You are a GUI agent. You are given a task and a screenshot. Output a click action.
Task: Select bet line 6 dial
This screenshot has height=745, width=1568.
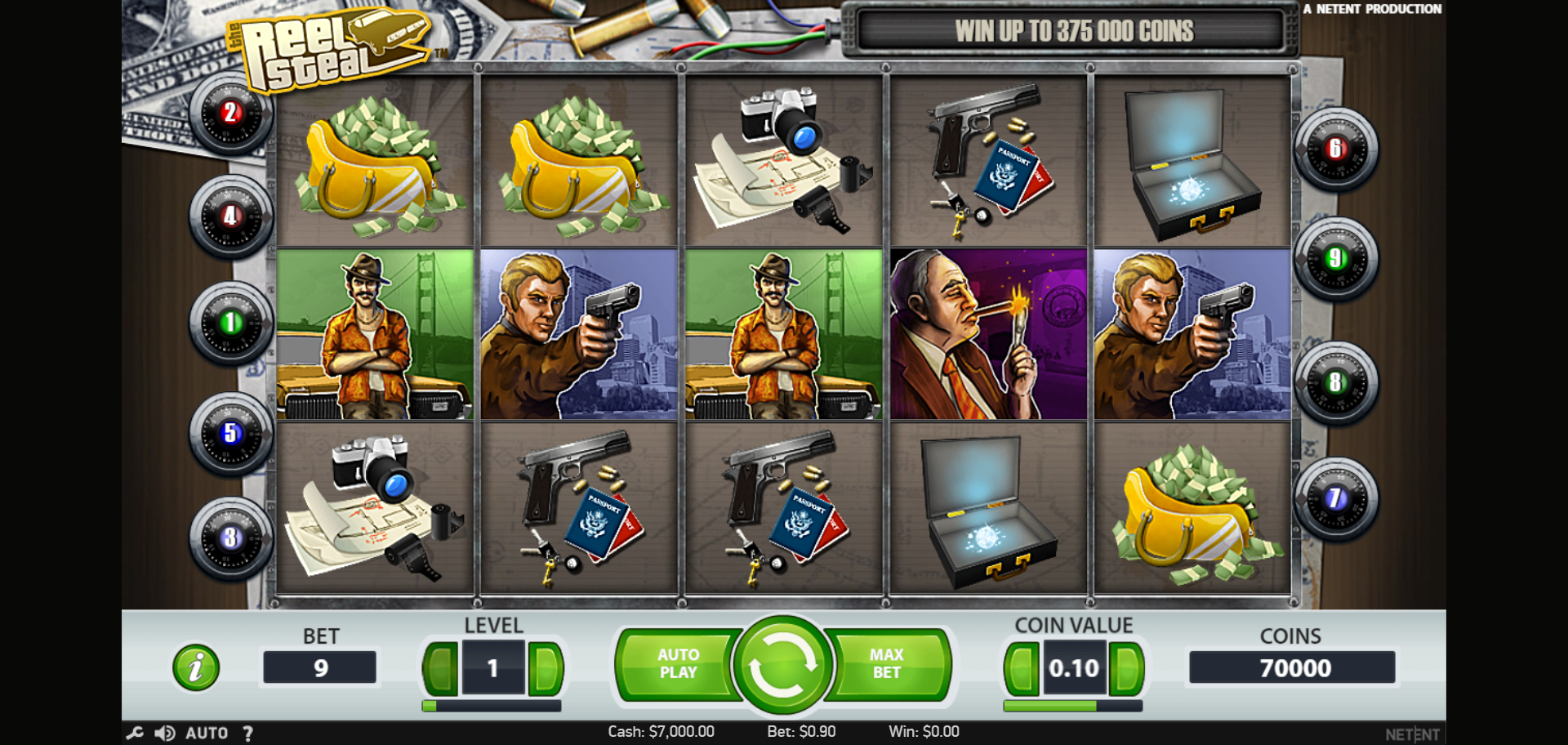1335,149
